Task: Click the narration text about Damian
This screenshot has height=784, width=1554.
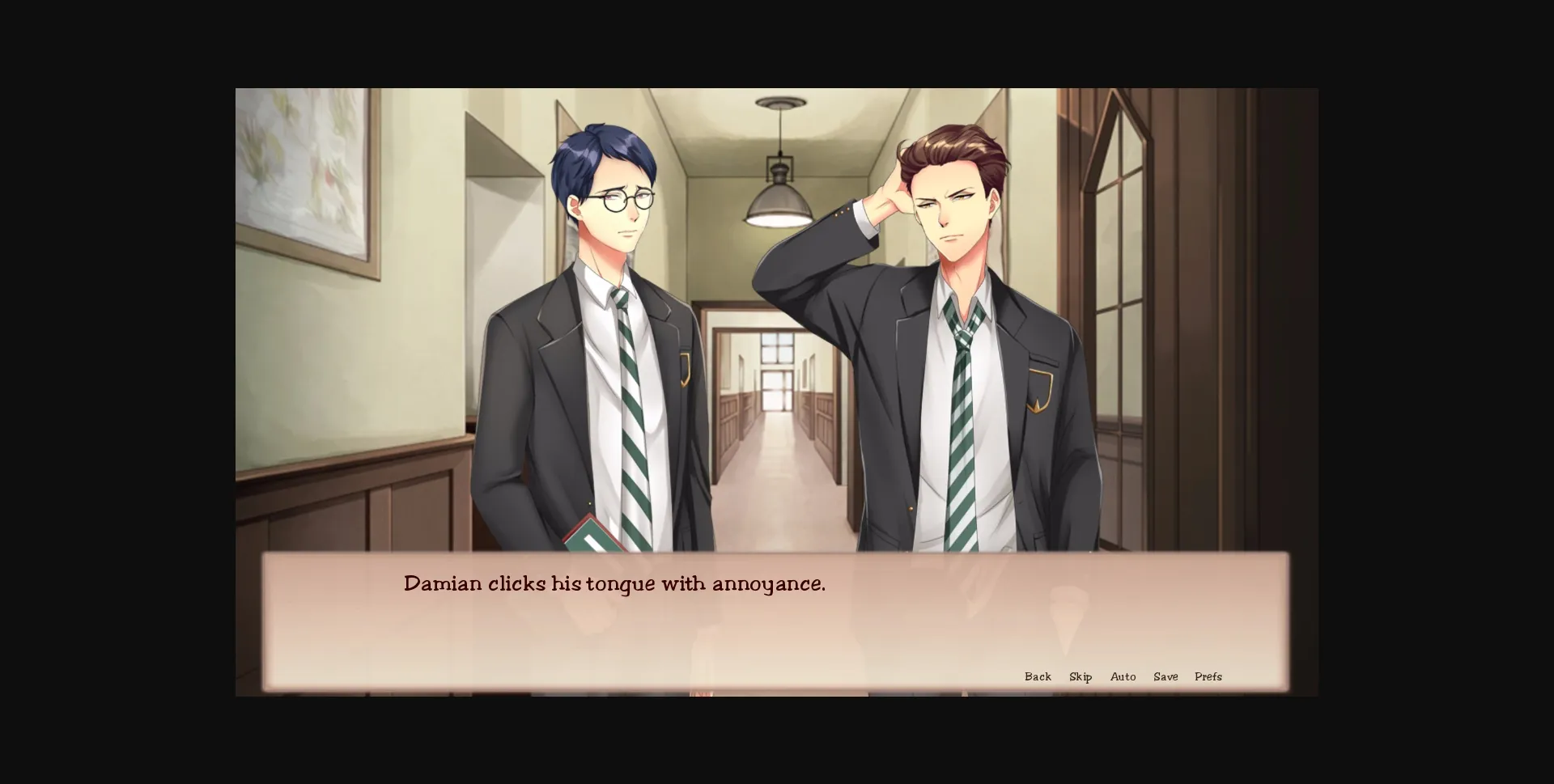Action: (615, 583)
